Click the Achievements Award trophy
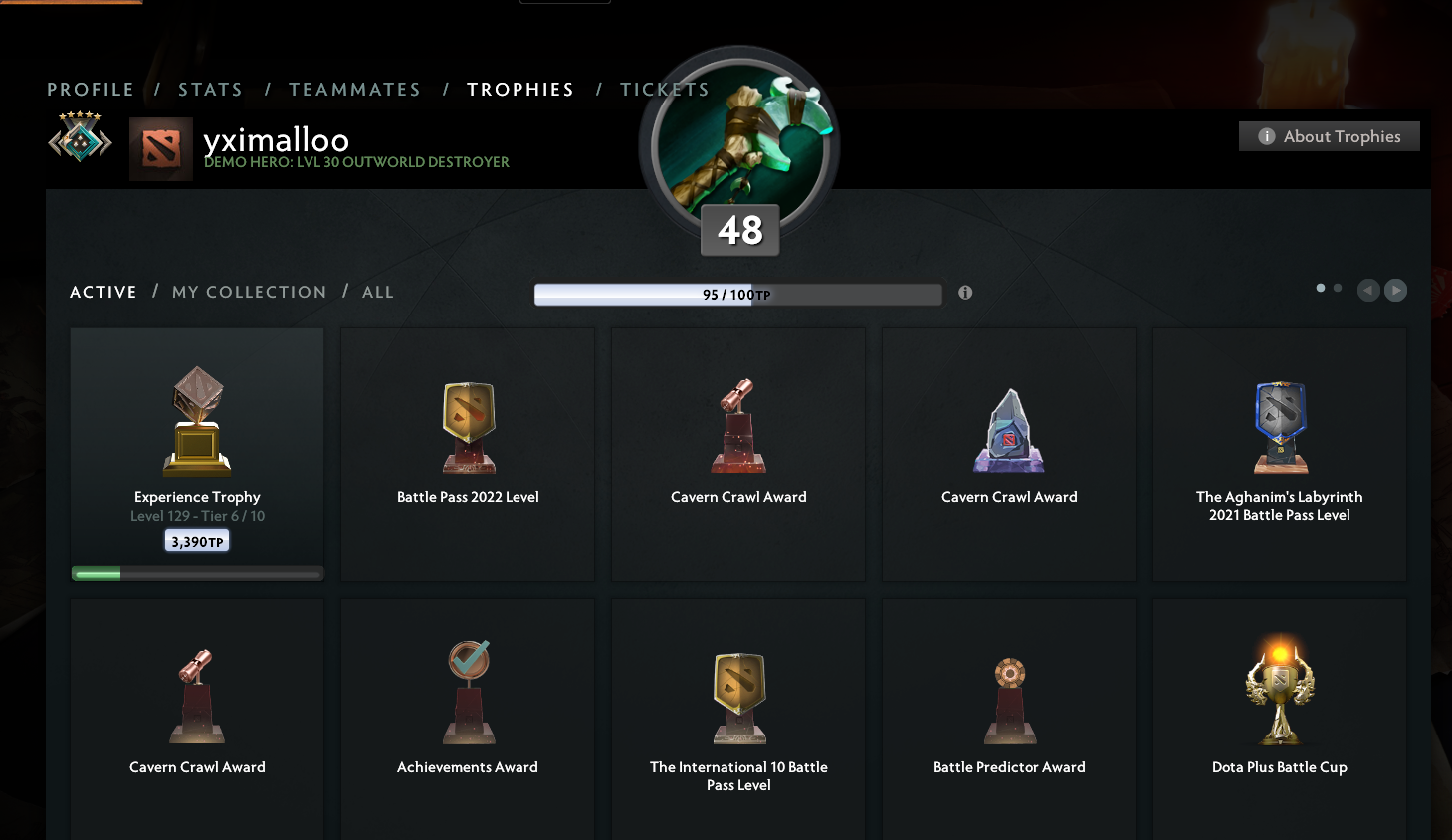Viewport: 1452px width, 840px height. click(x=467, y=692)
